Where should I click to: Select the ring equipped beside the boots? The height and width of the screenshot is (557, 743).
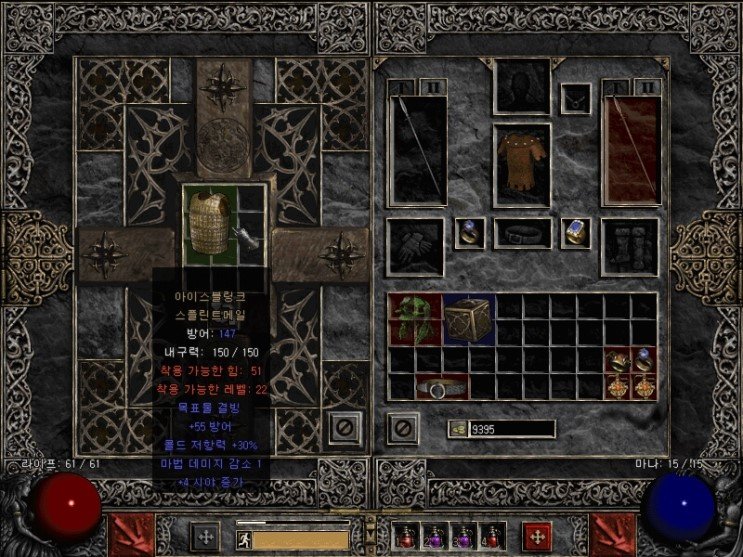point(575,233)
